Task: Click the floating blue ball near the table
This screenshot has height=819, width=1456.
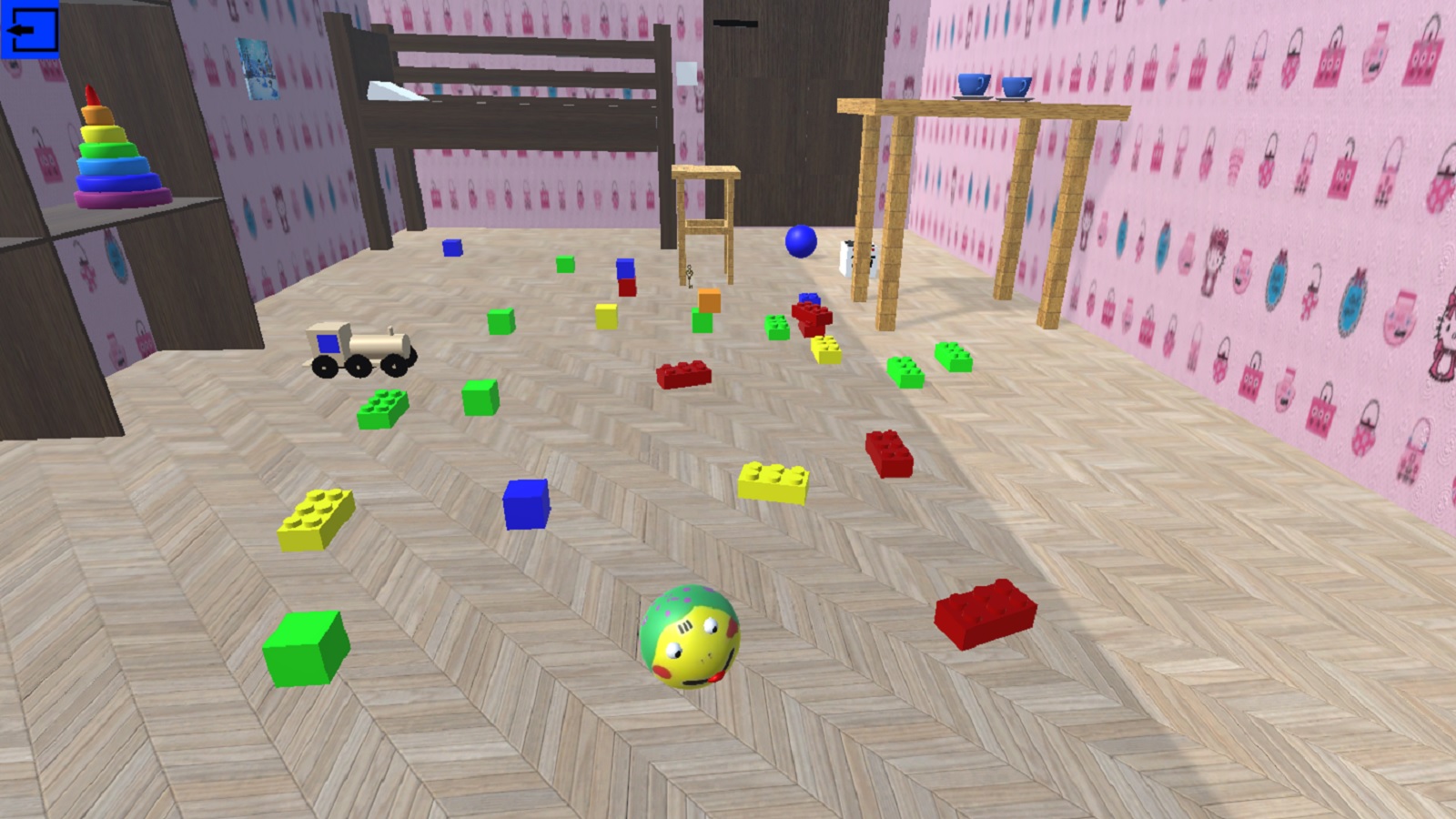Action: [800, 243]
